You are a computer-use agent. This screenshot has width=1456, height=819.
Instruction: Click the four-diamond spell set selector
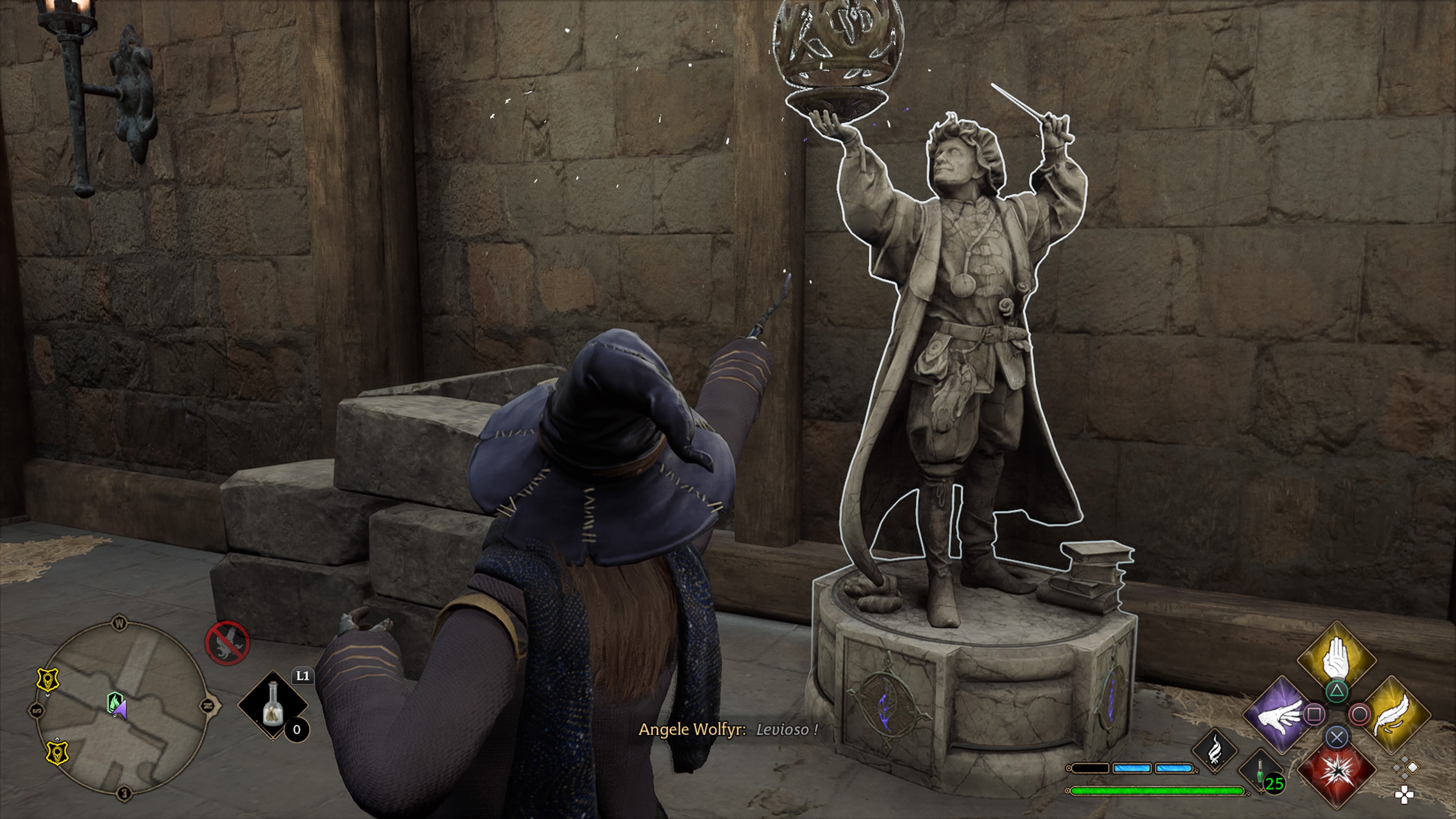[1405, 768]
